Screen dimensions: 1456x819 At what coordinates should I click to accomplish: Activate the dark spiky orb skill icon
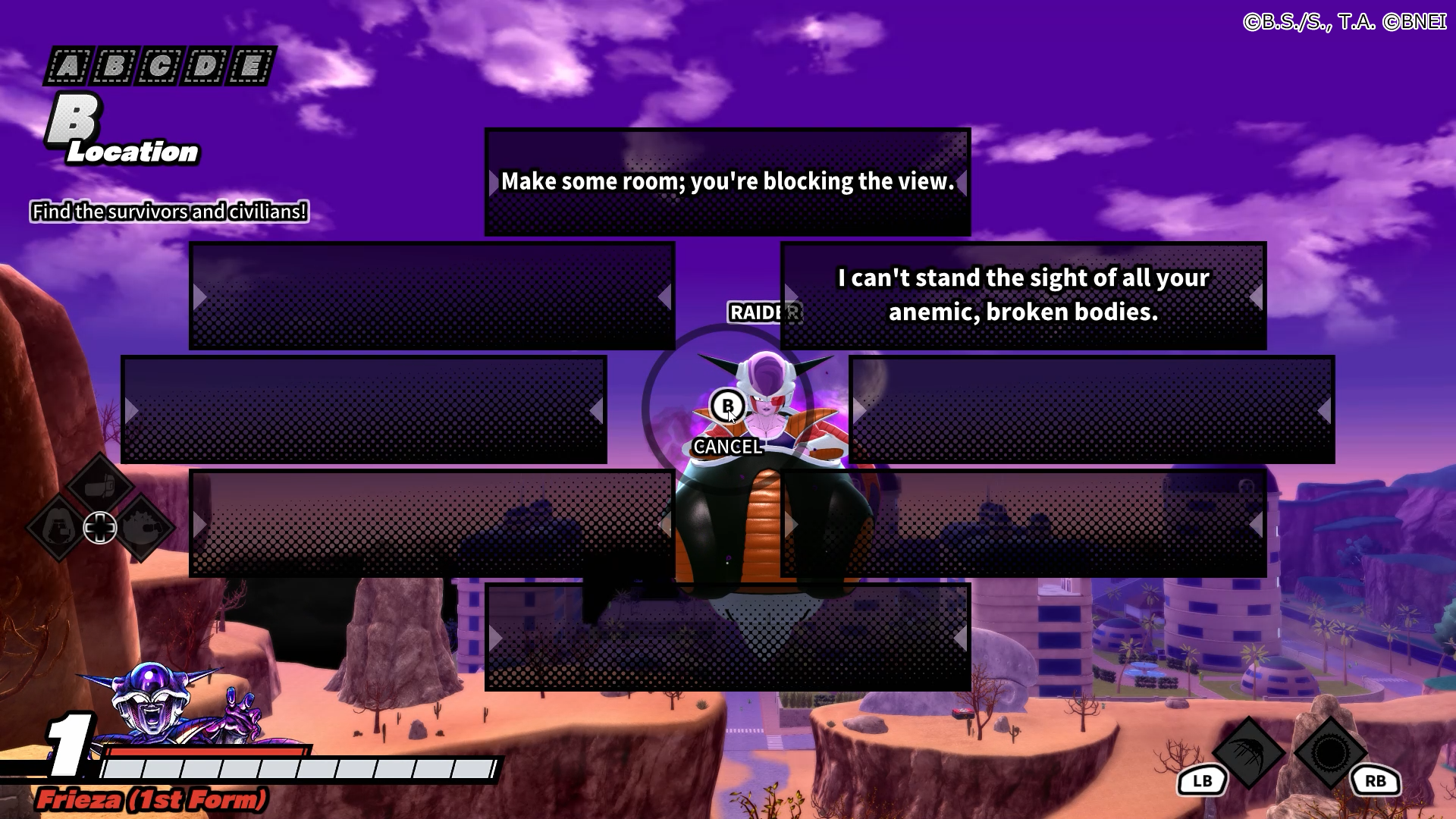click(x=1330, y=752)
